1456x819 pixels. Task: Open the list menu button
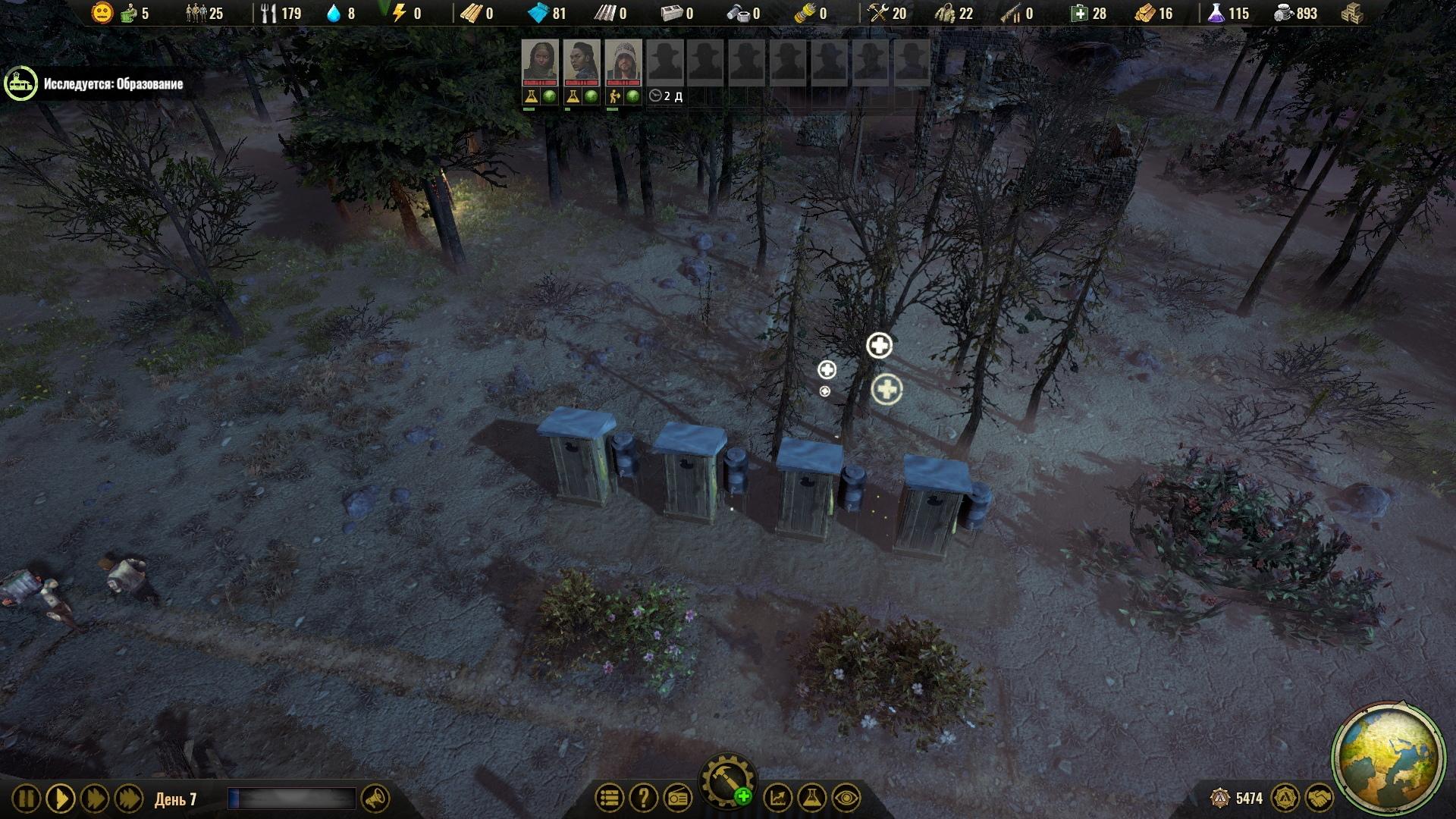[609, 798]
